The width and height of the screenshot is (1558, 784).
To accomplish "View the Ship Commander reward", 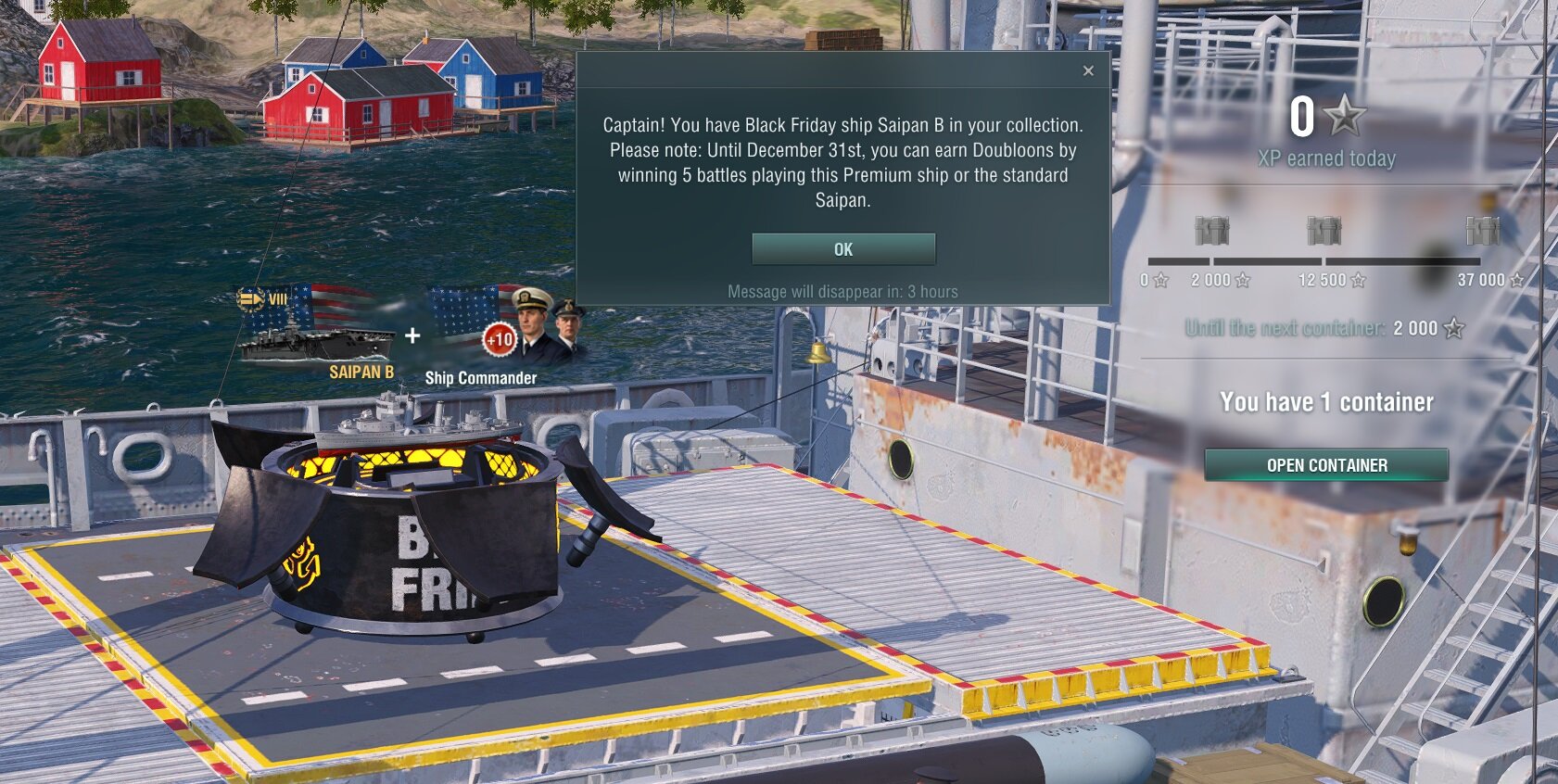I will 505,333.
